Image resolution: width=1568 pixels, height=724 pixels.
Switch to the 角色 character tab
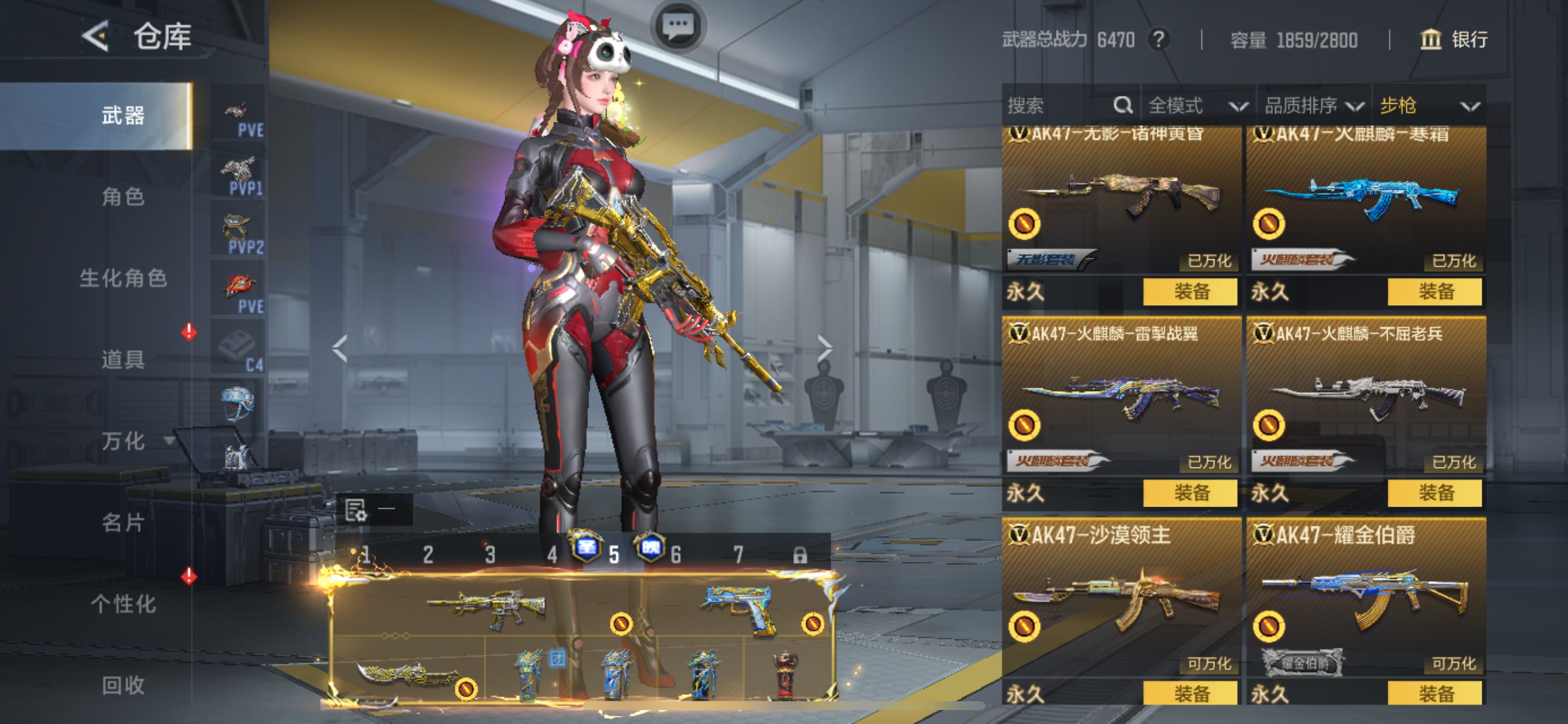(x=123, y=196)
